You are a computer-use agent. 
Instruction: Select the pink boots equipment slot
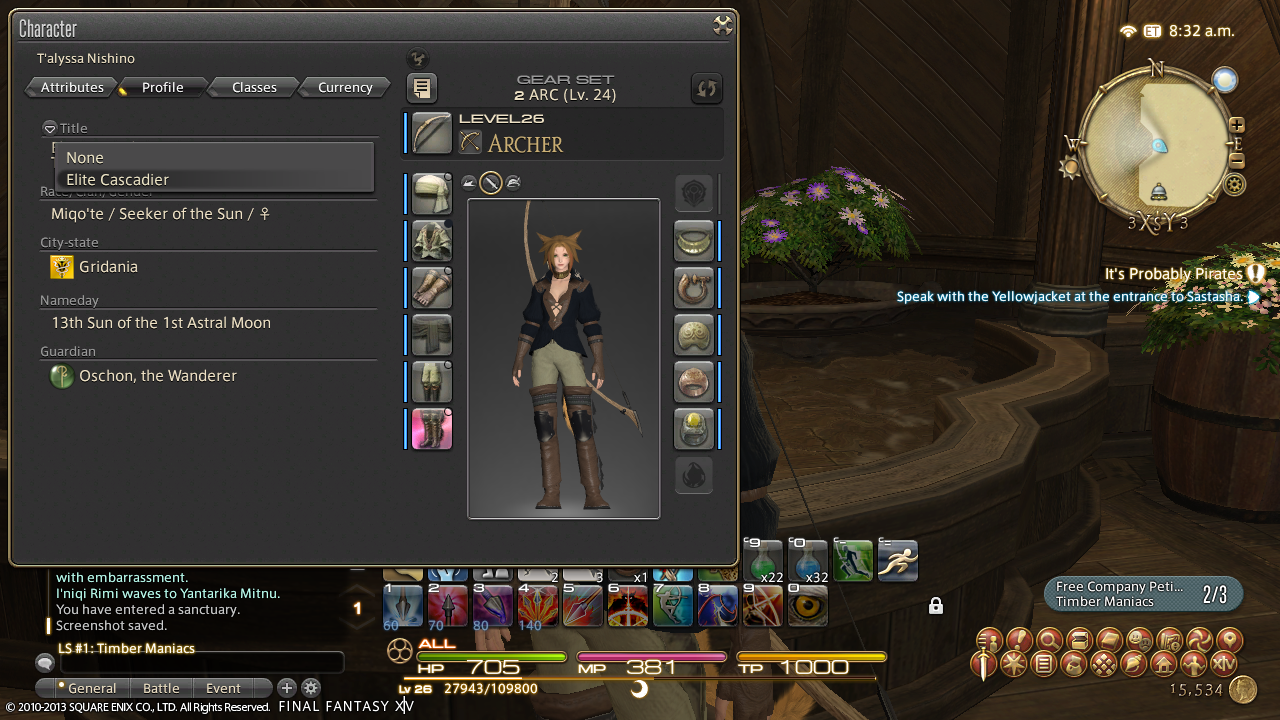click(x=432, y=429)
